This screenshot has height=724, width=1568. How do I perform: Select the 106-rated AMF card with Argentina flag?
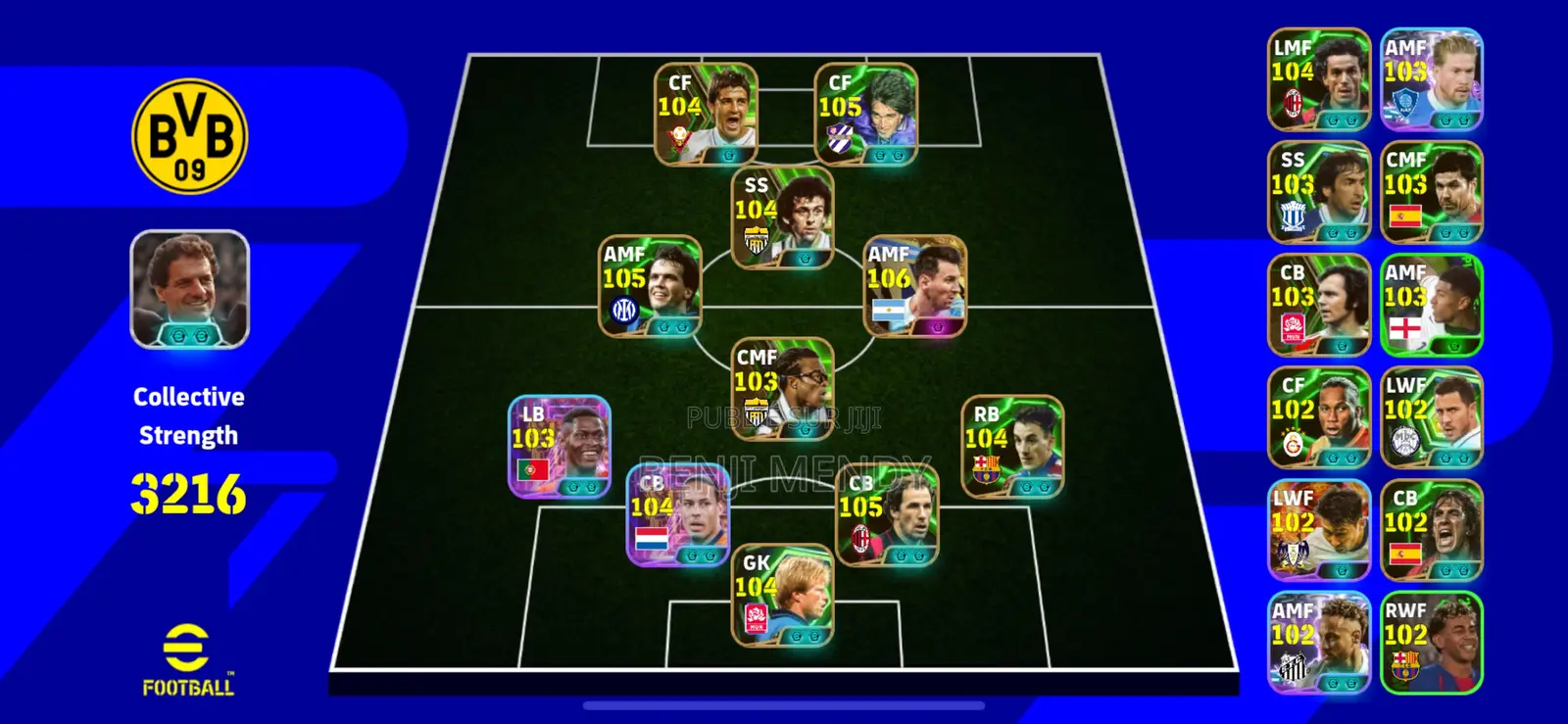pos(914,286)
